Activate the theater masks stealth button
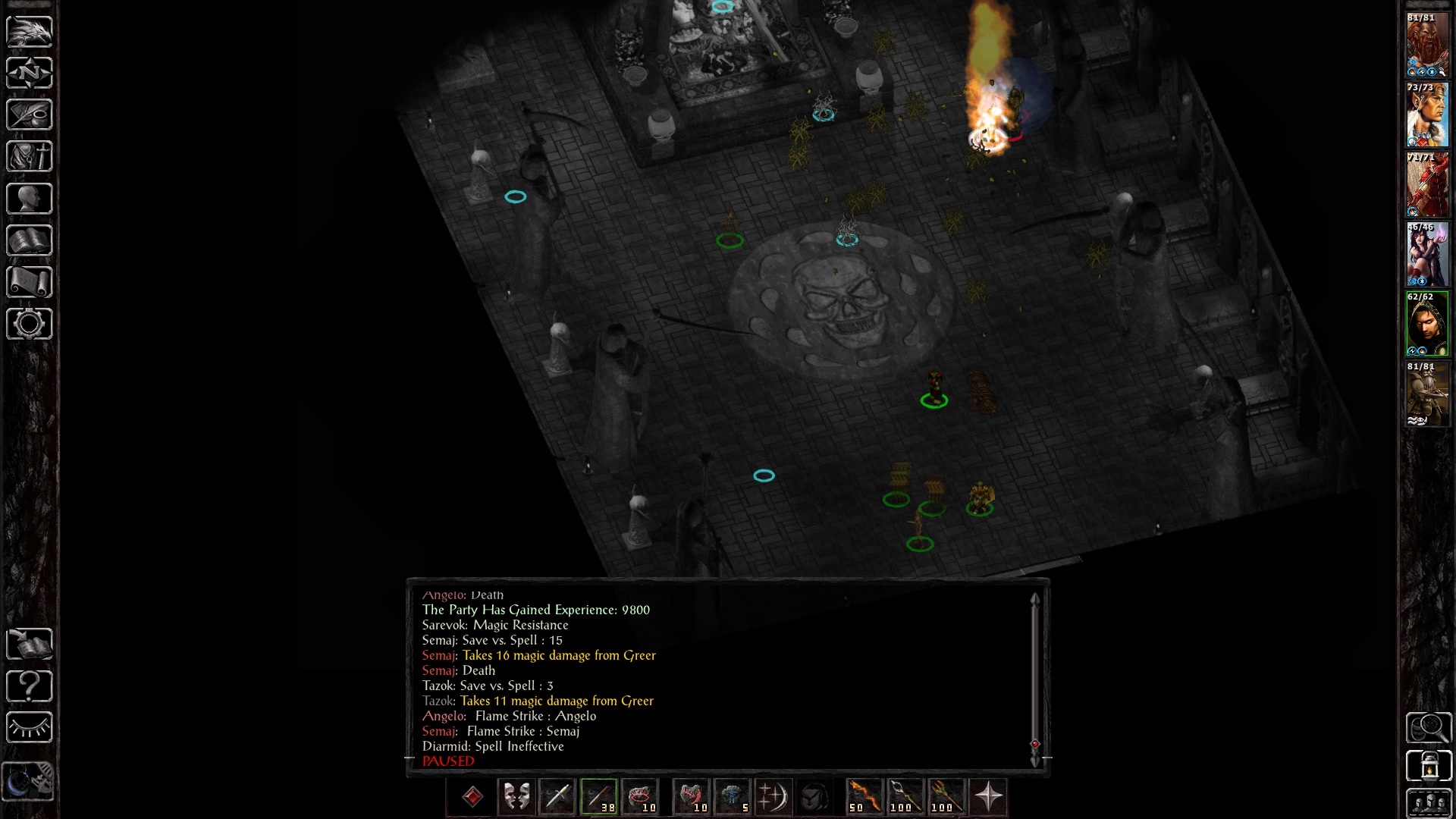This screenshot has width=1456, height=819. tap(516, 797)
